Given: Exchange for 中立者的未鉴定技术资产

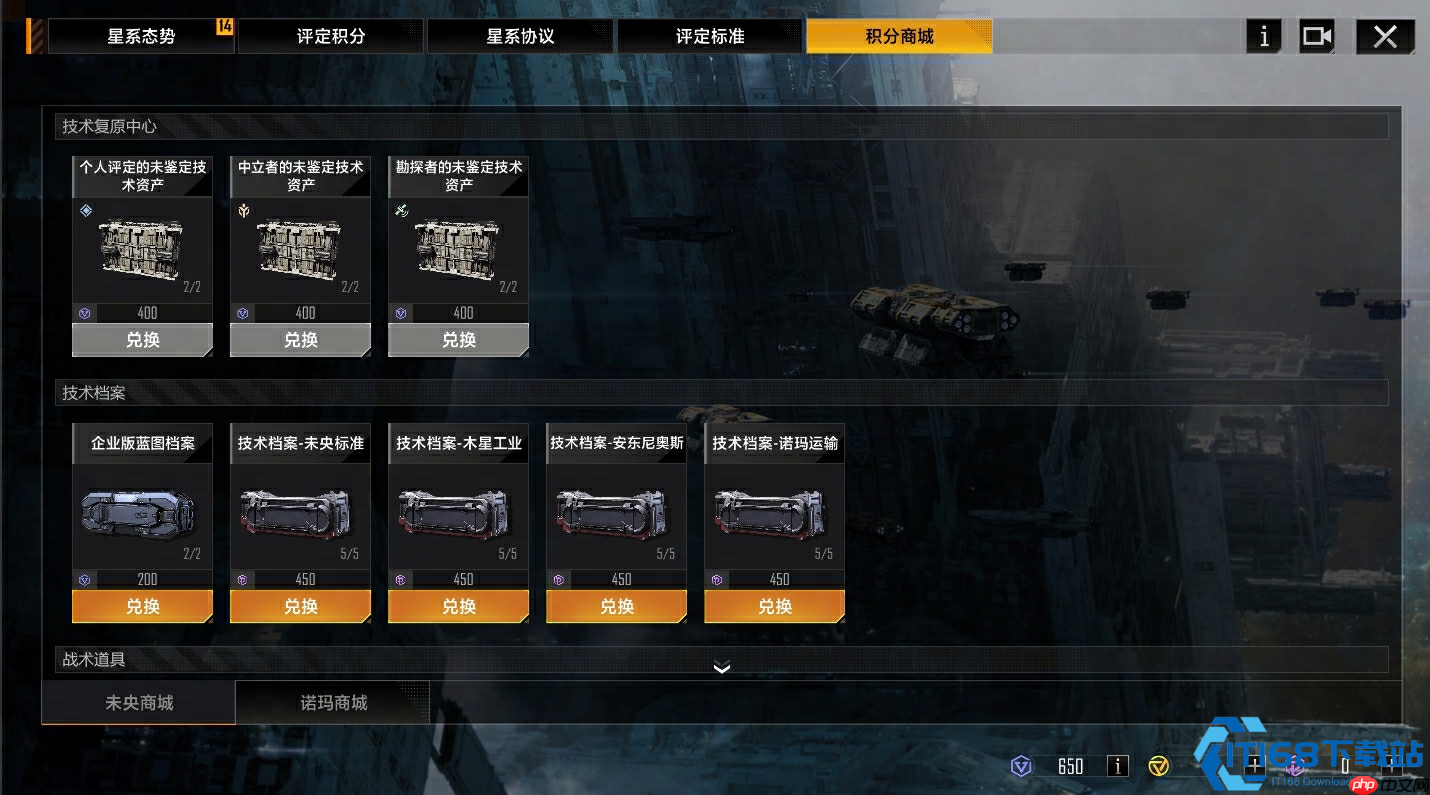Looking at the screenshot, I should [300, 340].
